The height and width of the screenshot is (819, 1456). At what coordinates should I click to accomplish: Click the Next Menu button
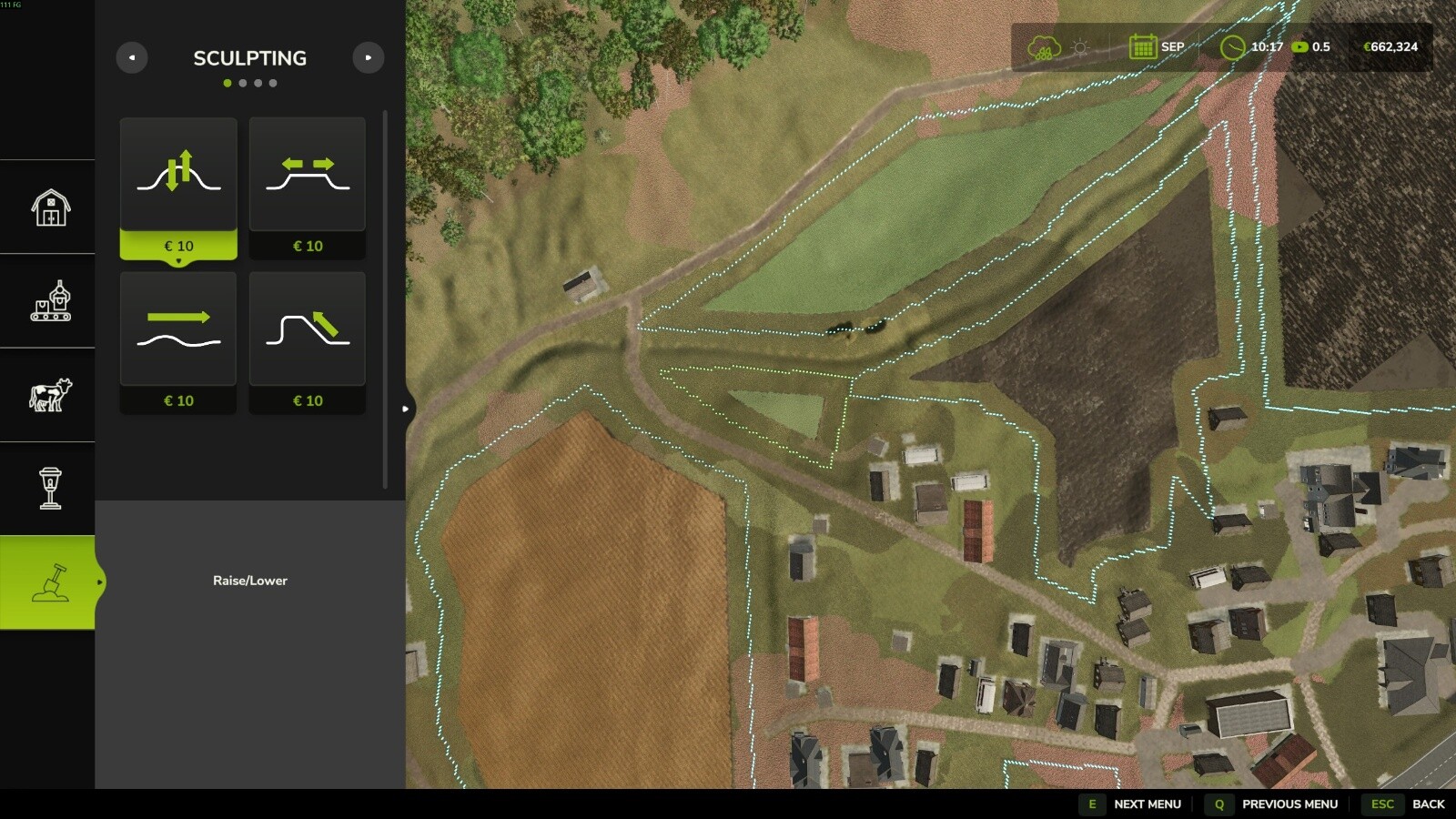[1131, 804]
